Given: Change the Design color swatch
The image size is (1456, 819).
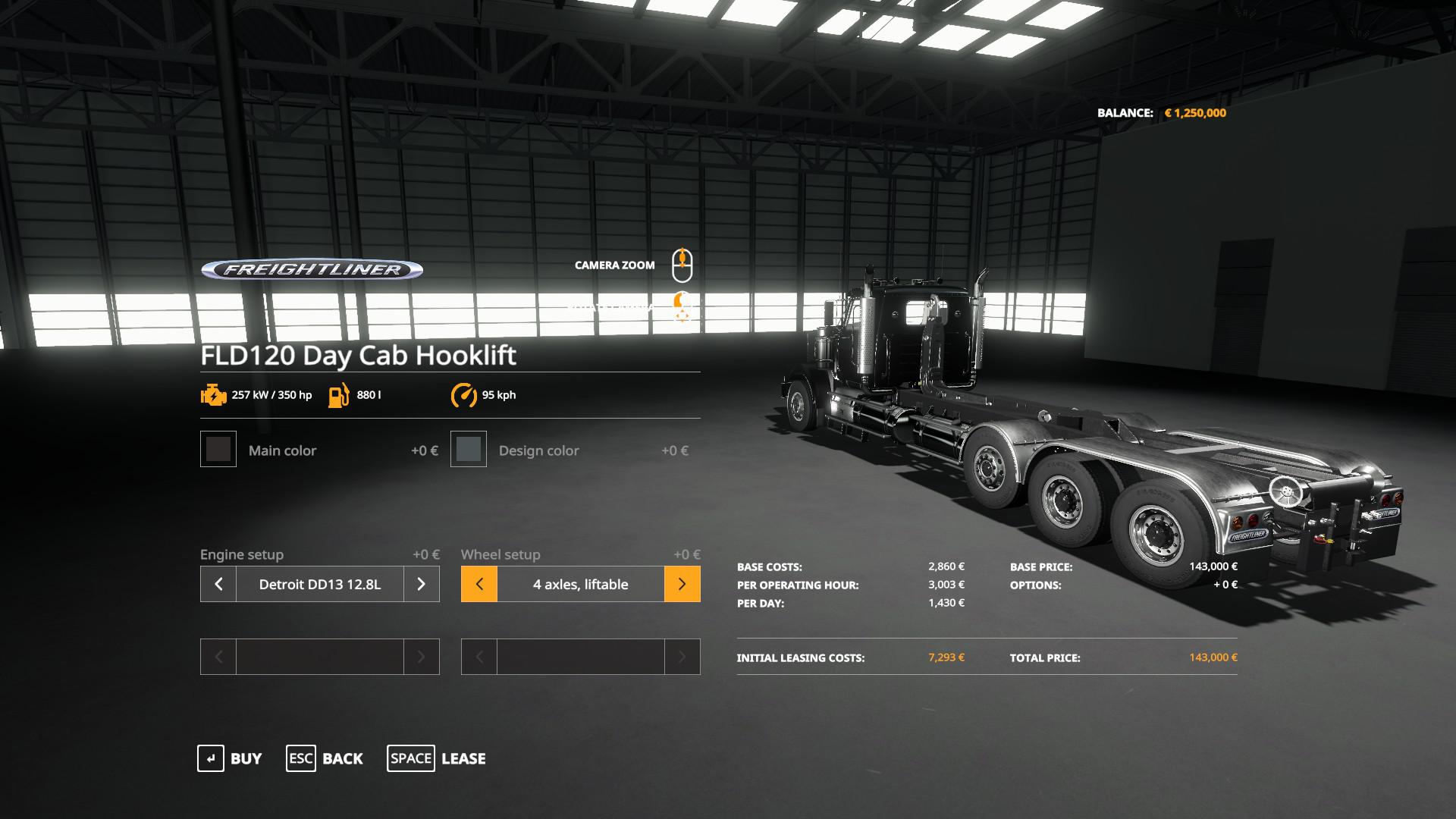Looking at the screenshot, I should 469,450.
